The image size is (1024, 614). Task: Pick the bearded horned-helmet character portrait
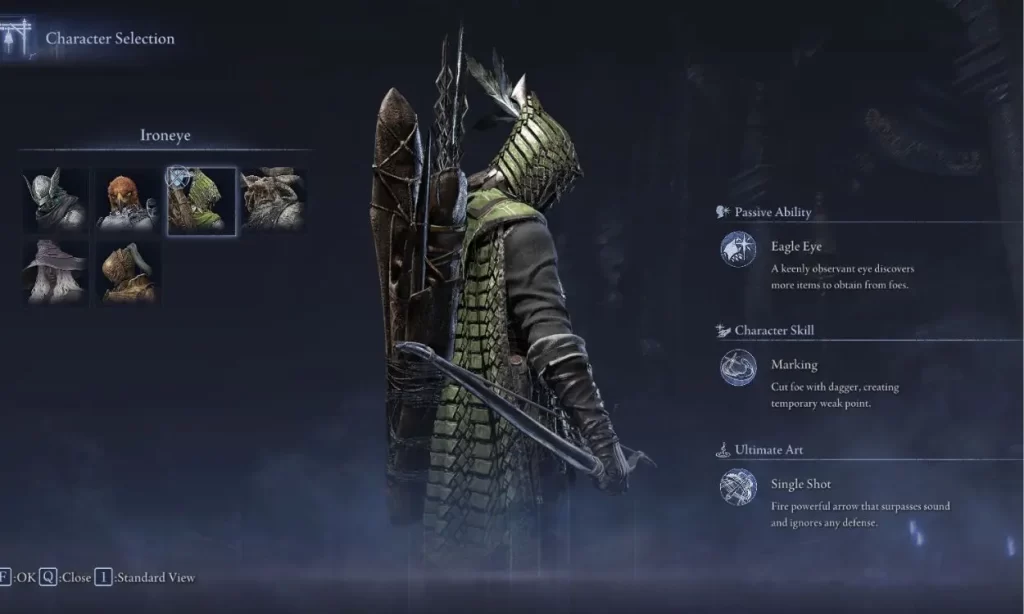pos(273,200)
